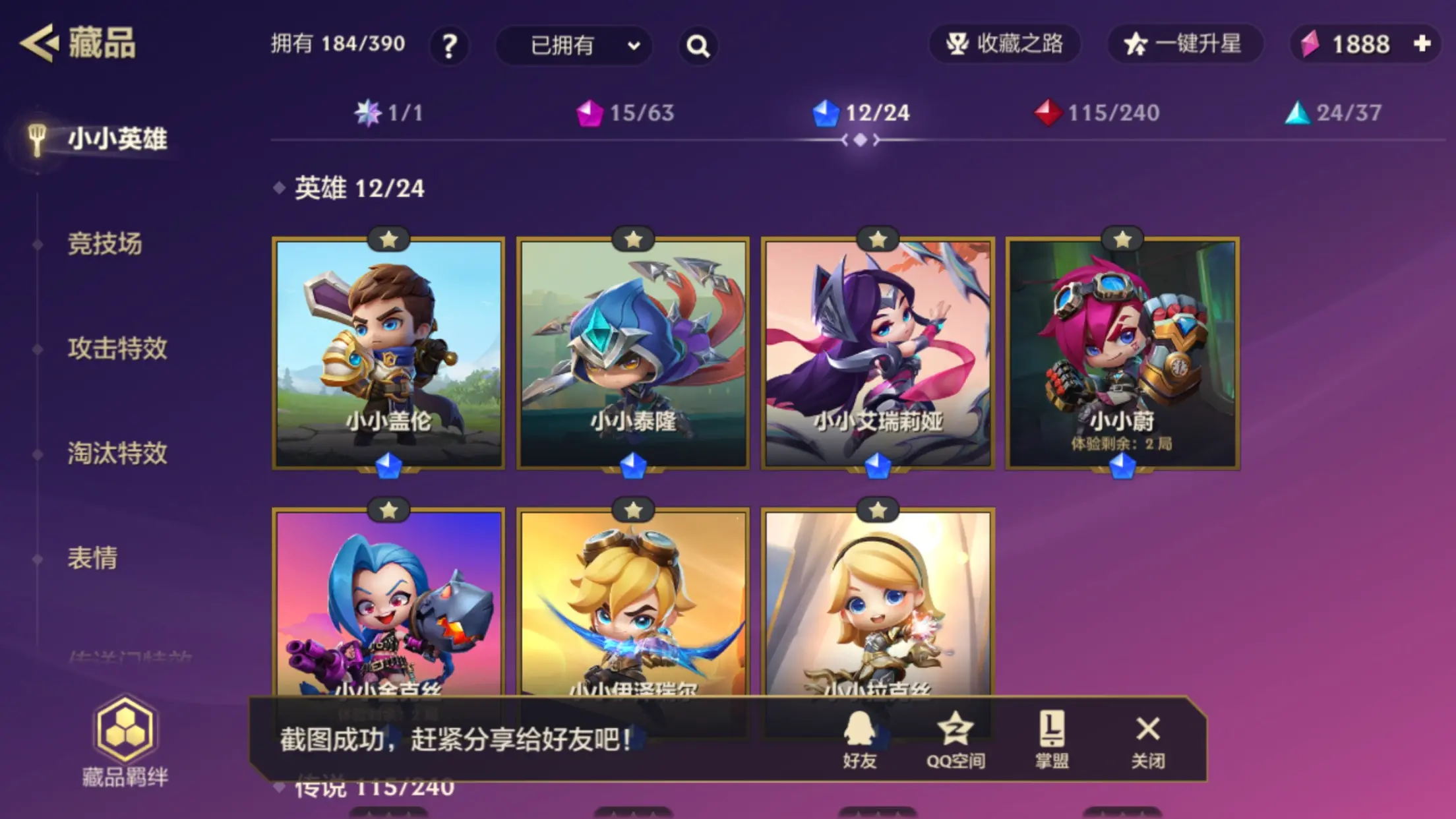Open 收藏之路 collection path
This screenshot has height=819, width=1456.
[x=1004, y=44]
